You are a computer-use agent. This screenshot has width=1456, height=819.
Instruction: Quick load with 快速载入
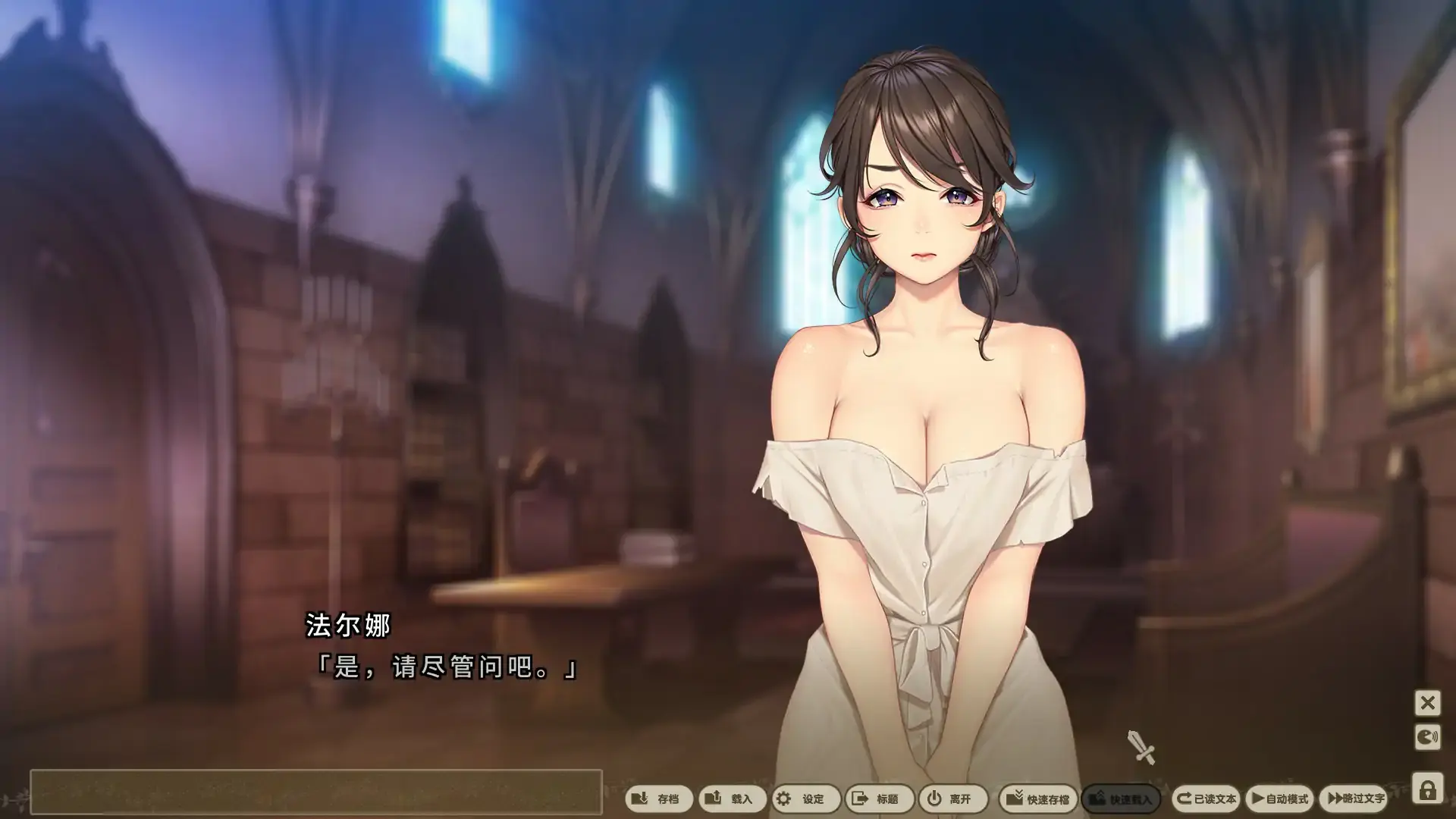pyautogui.click(x=1120, y=799)
